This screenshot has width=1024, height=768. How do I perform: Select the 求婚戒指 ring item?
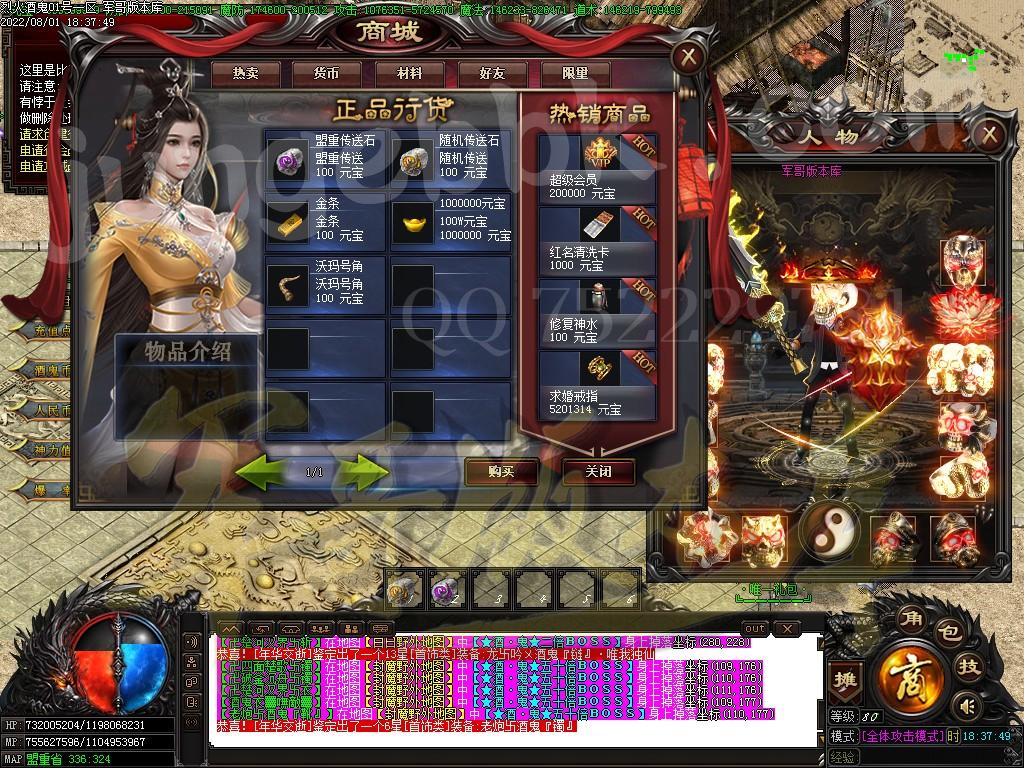click(597, 383)
